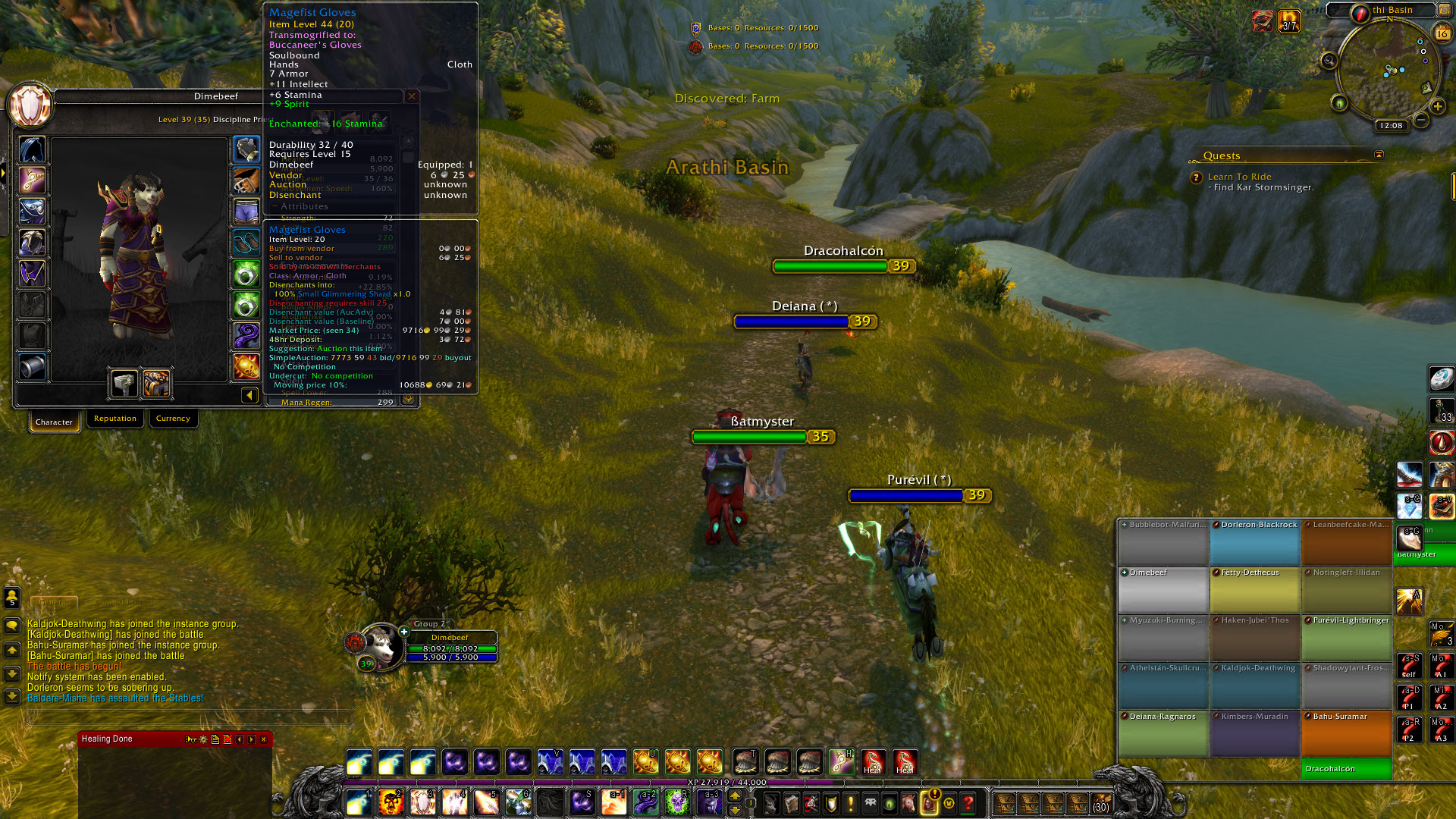The height and width of the screenshot is (819, 1456).
Task: Target Purévil-Lightbringer in raid frames
Action: click(x=1347, y=637)
